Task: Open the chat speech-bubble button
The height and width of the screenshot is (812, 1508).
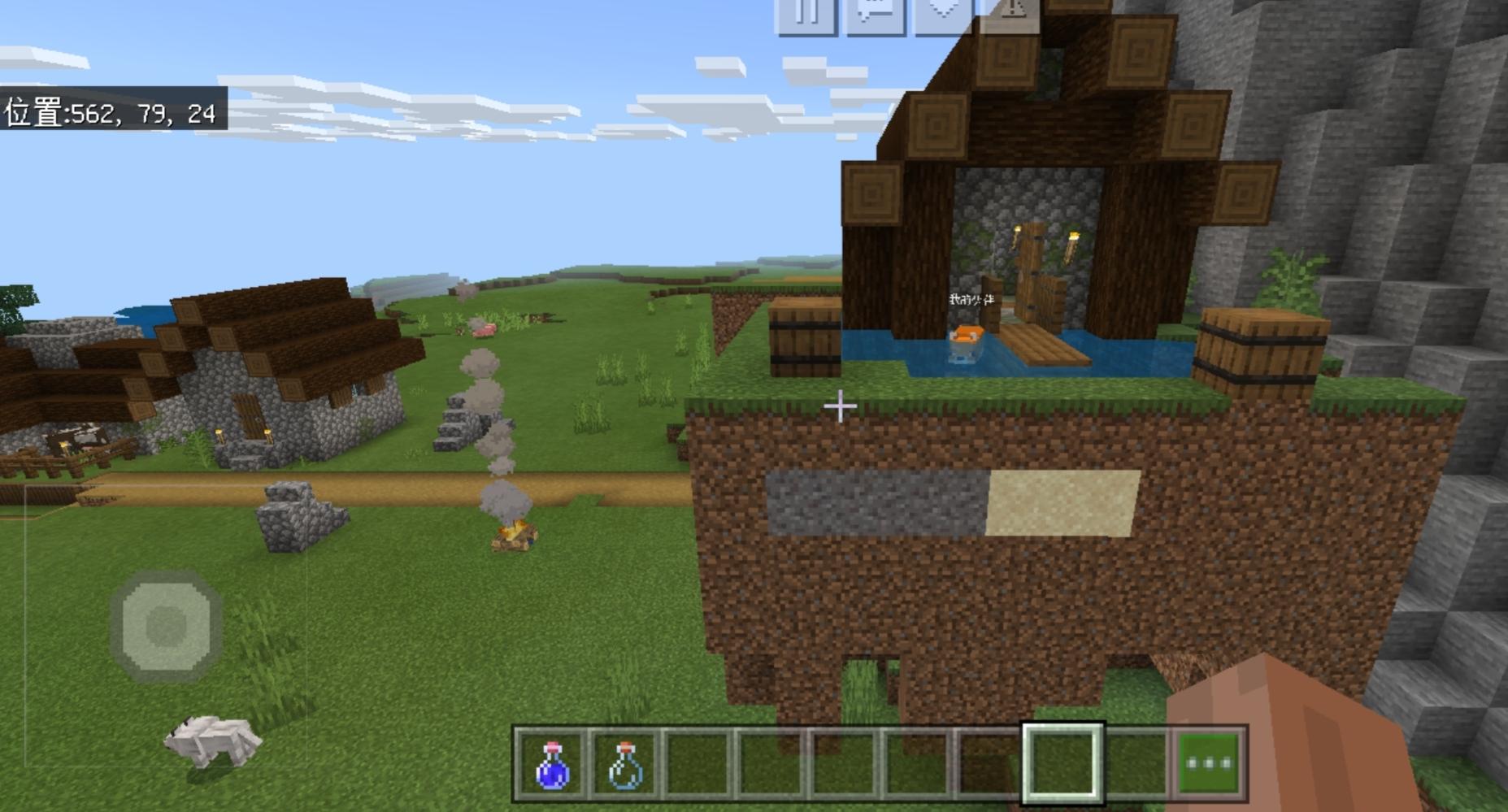Action: point(876,14)
